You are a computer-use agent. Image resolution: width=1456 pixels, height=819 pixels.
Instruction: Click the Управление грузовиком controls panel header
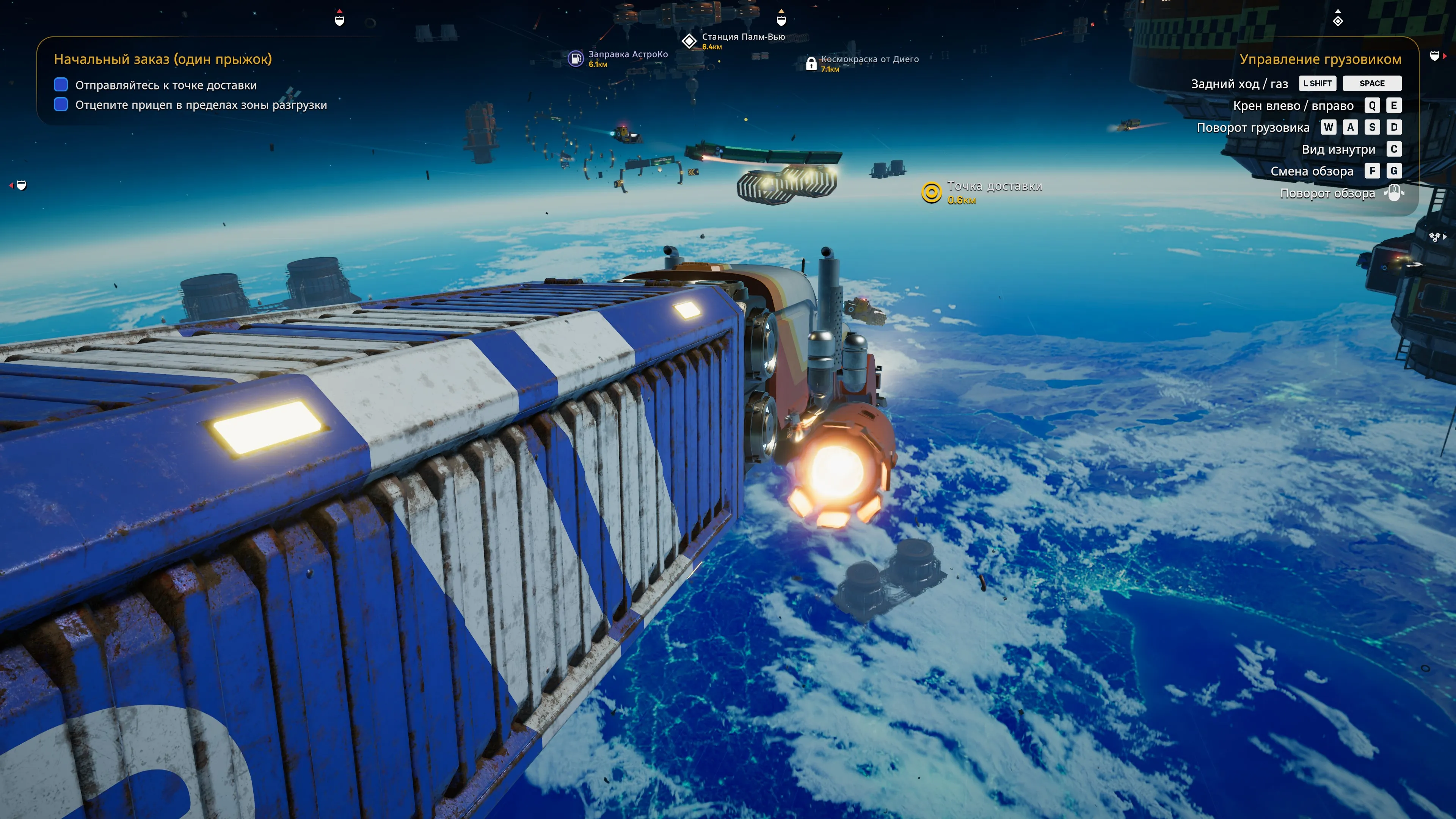1320,60
